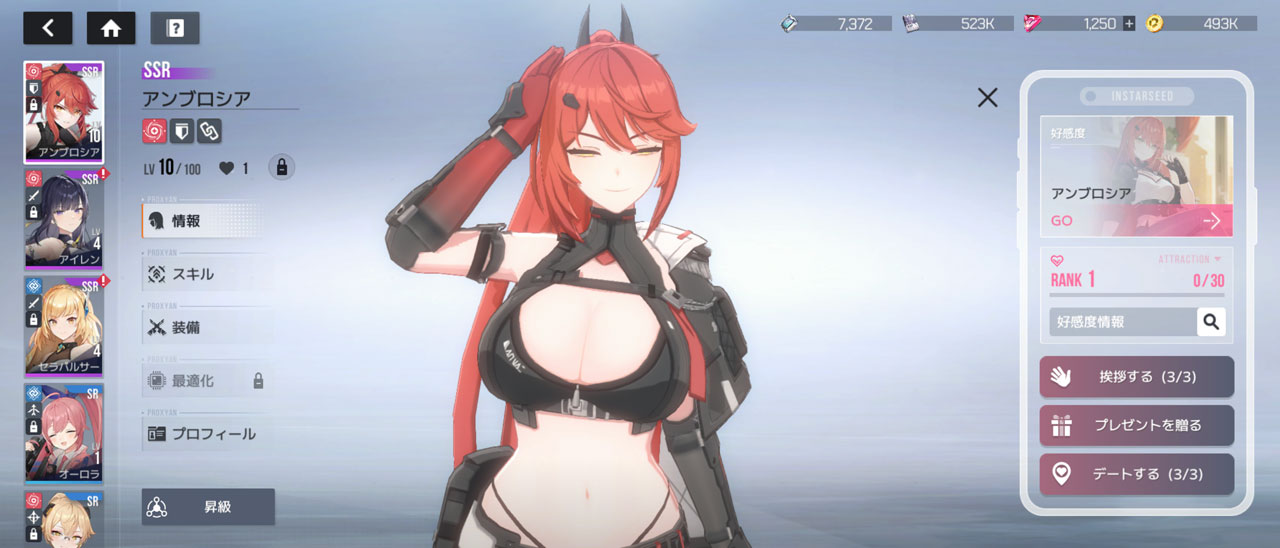Pick オーロラ from the roster
1280x548 pixels.
(64, 432)
